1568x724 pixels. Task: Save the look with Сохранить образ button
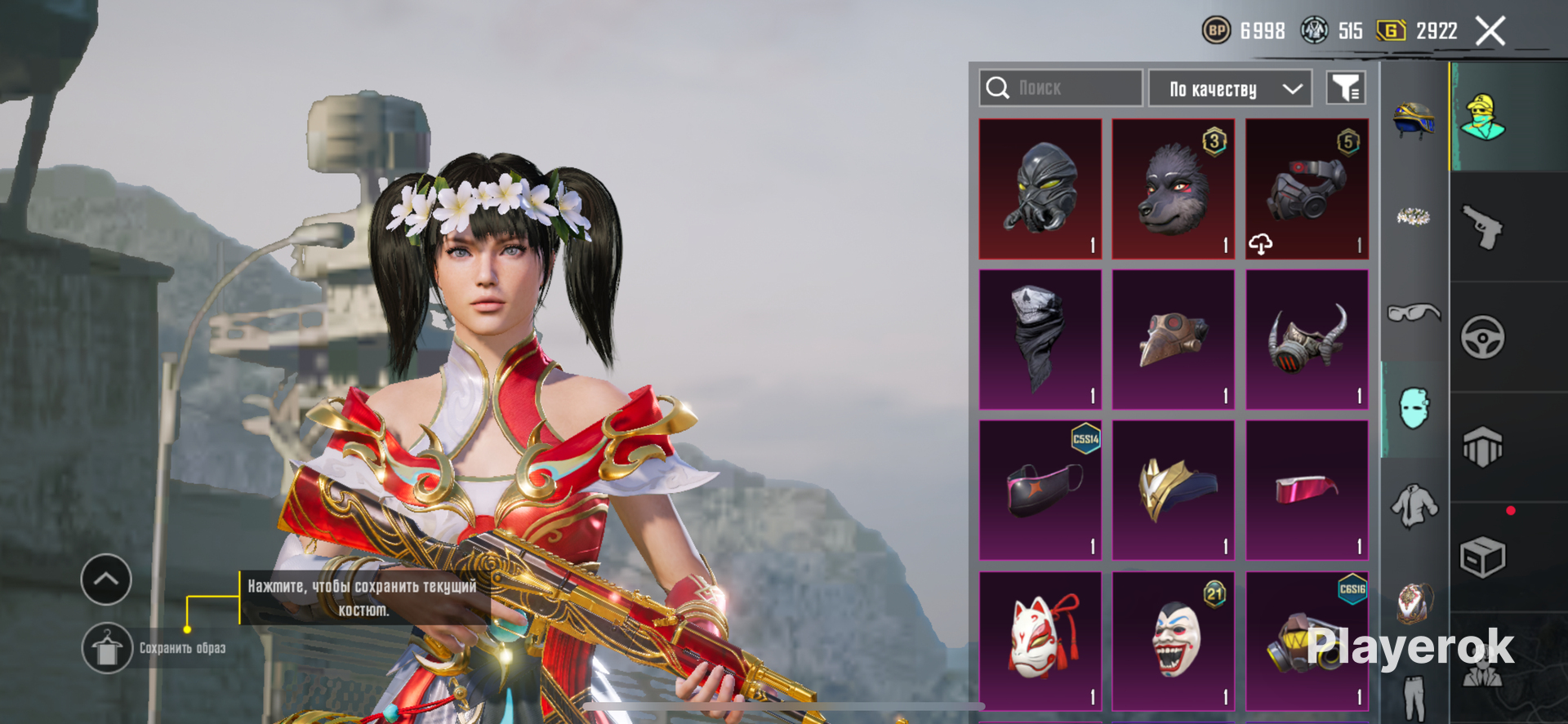pyautogui.click(x=107, y=648)
